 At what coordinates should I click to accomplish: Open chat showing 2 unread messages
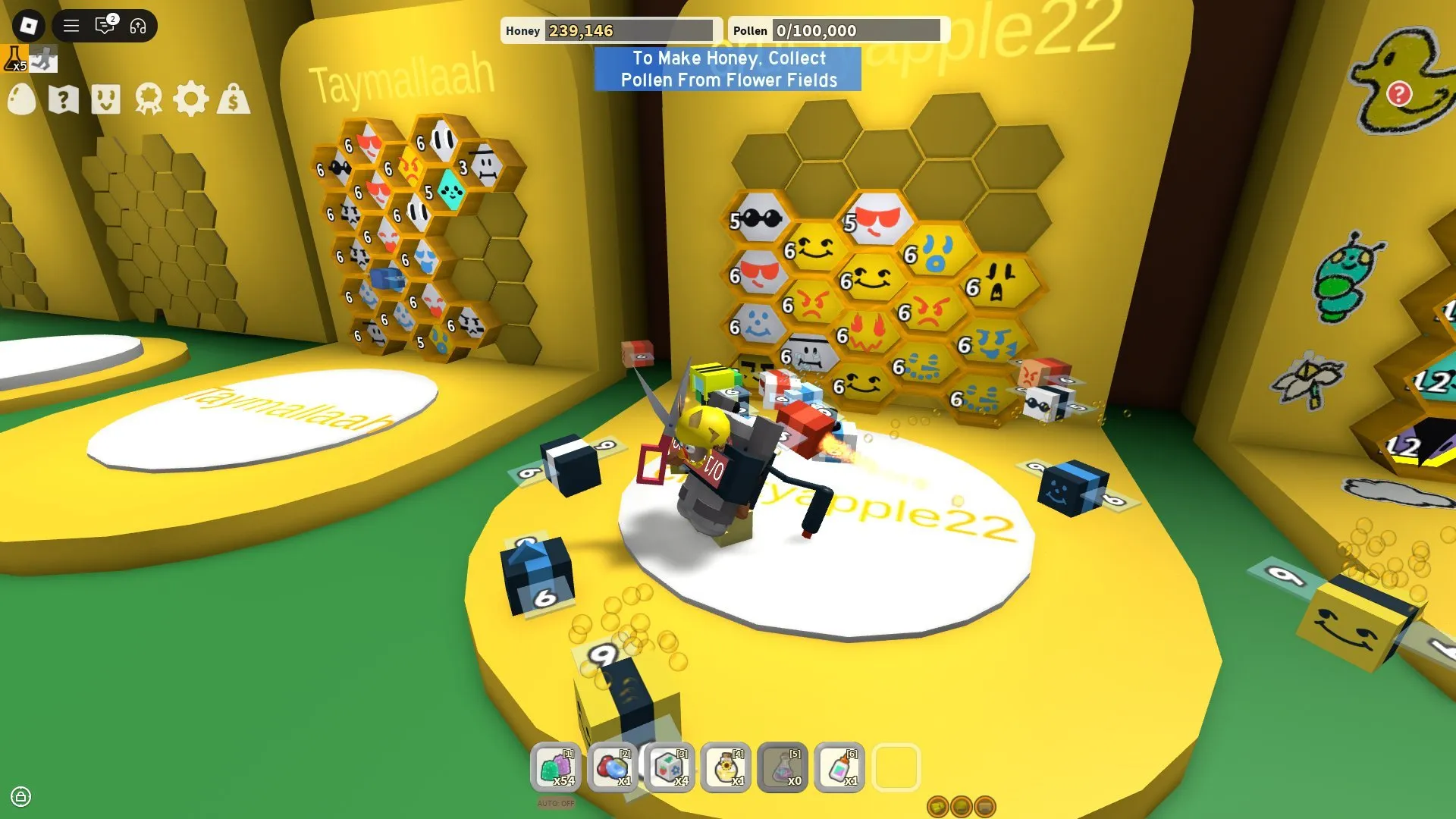click(105, 26)
